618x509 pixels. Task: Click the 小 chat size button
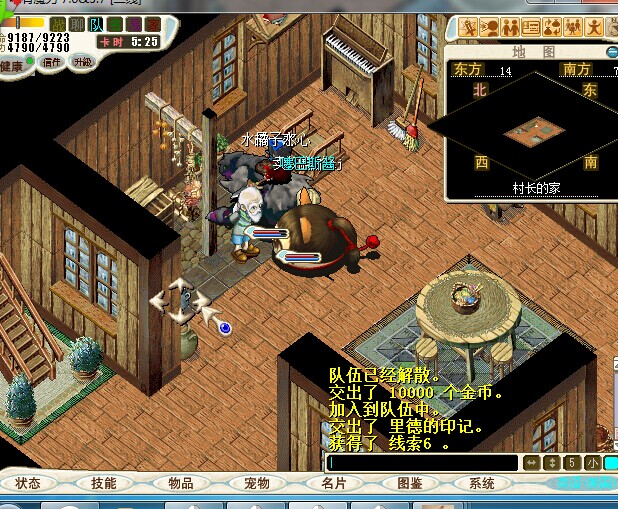tap(594, 463)
